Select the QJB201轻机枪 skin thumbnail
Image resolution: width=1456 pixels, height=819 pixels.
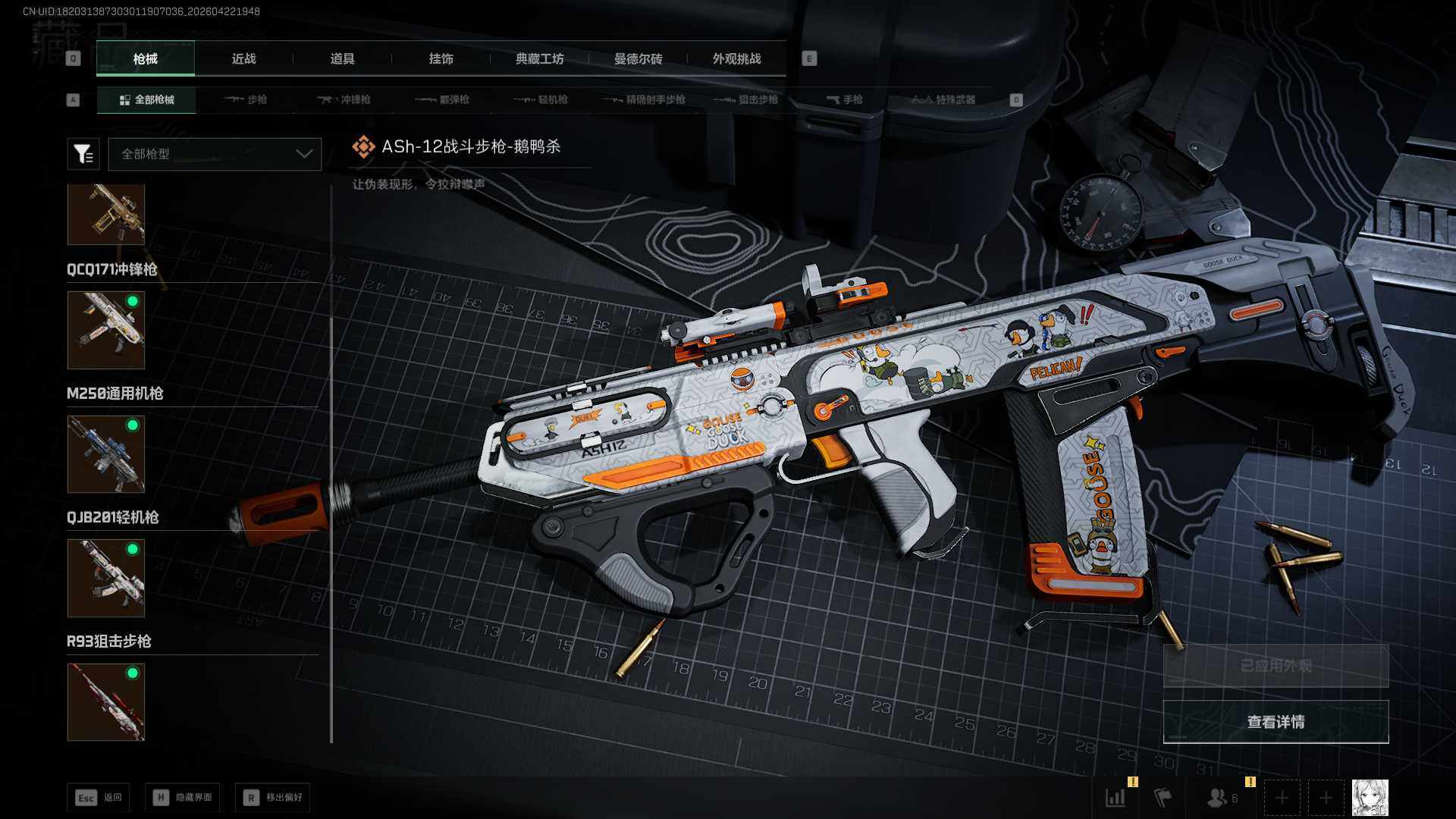pyautogui.click(x=106, y=578)
